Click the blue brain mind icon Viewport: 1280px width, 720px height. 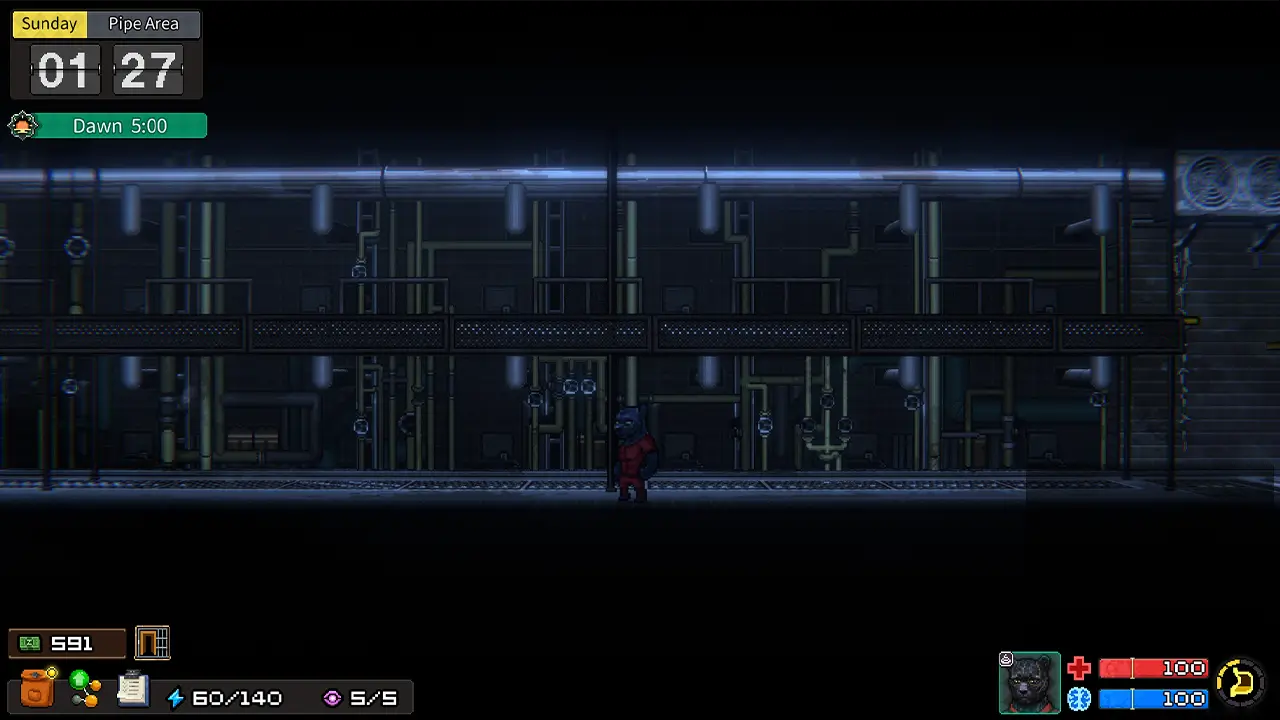(1079, 699)
